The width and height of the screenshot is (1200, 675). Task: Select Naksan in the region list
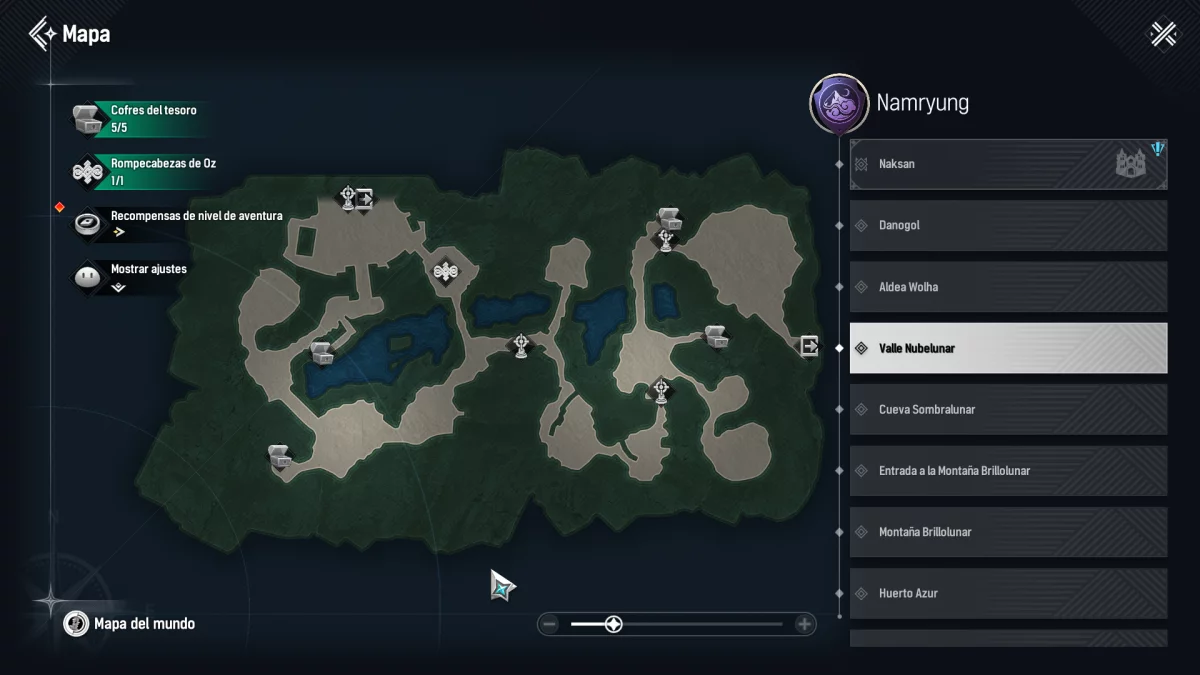1008,164
